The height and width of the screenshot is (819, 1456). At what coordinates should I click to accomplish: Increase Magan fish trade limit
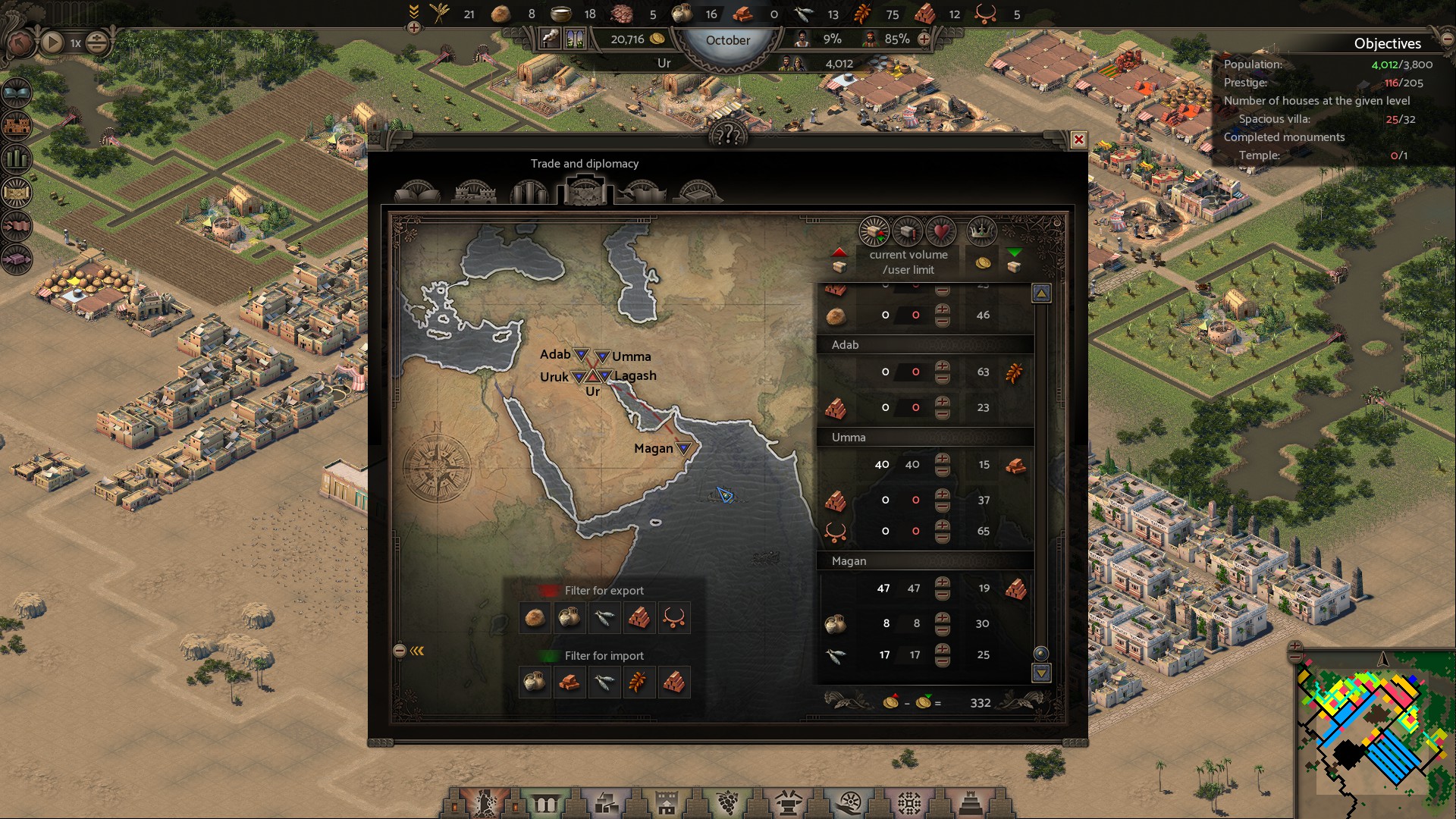[942, 649]
